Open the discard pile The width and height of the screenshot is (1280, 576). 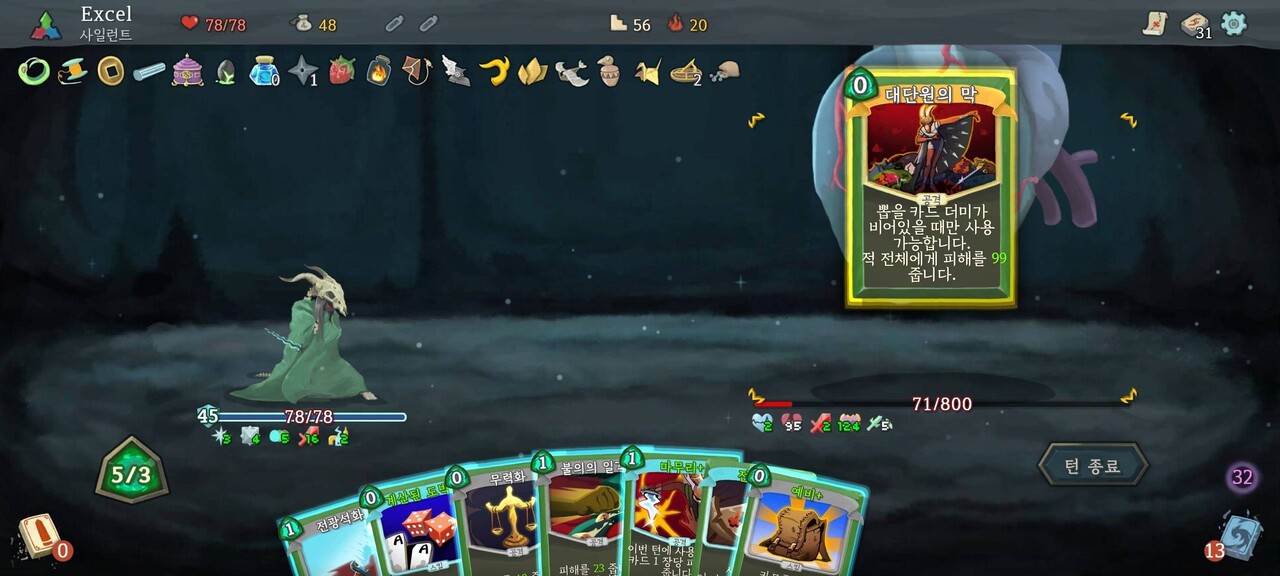[1240, 534]
